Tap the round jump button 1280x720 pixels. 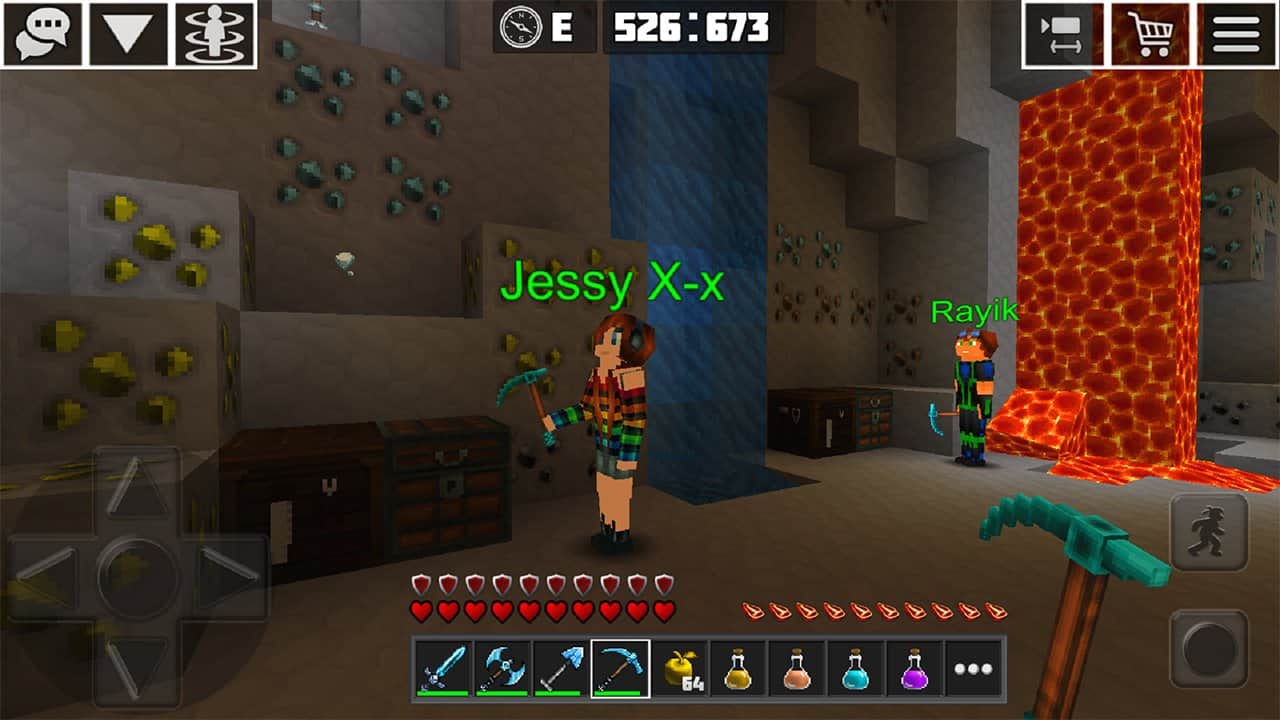click(1209, 648)
